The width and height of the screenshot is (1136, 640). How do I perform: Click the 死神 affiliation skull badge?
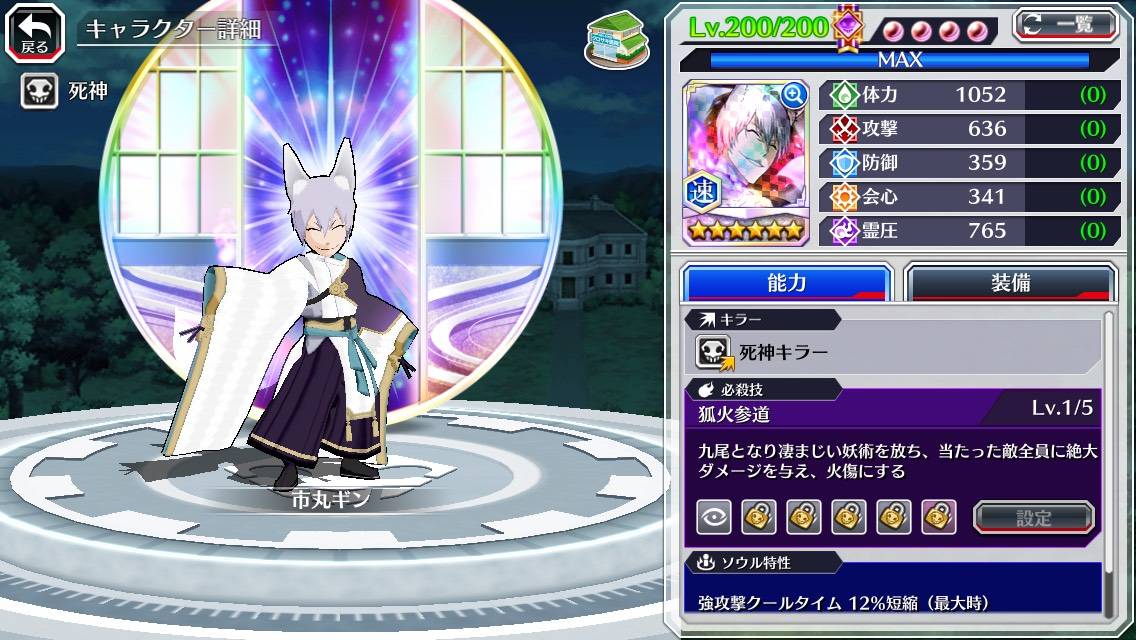coord(39,92)
